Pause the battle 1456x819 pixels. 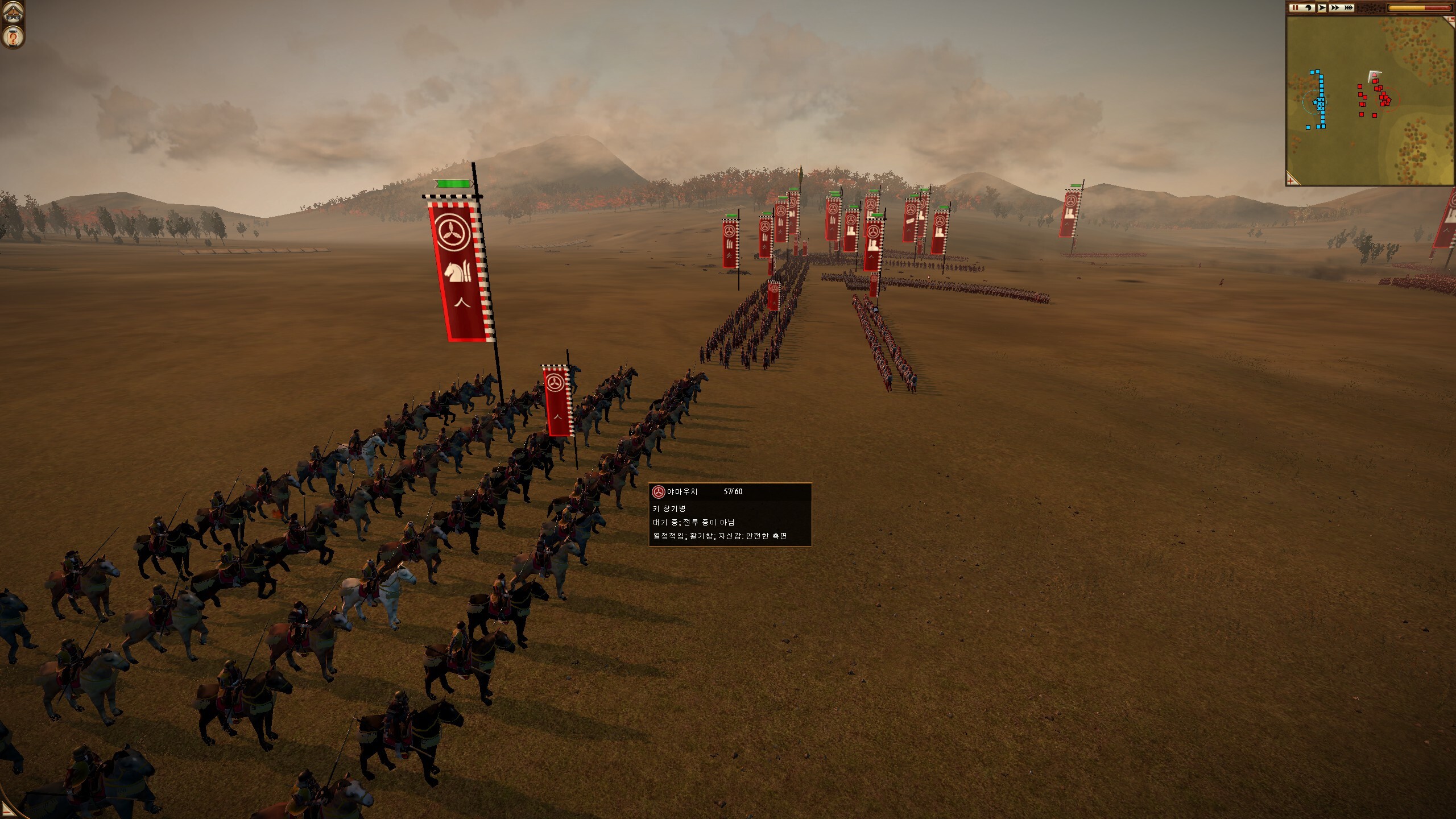[1295, 8]
